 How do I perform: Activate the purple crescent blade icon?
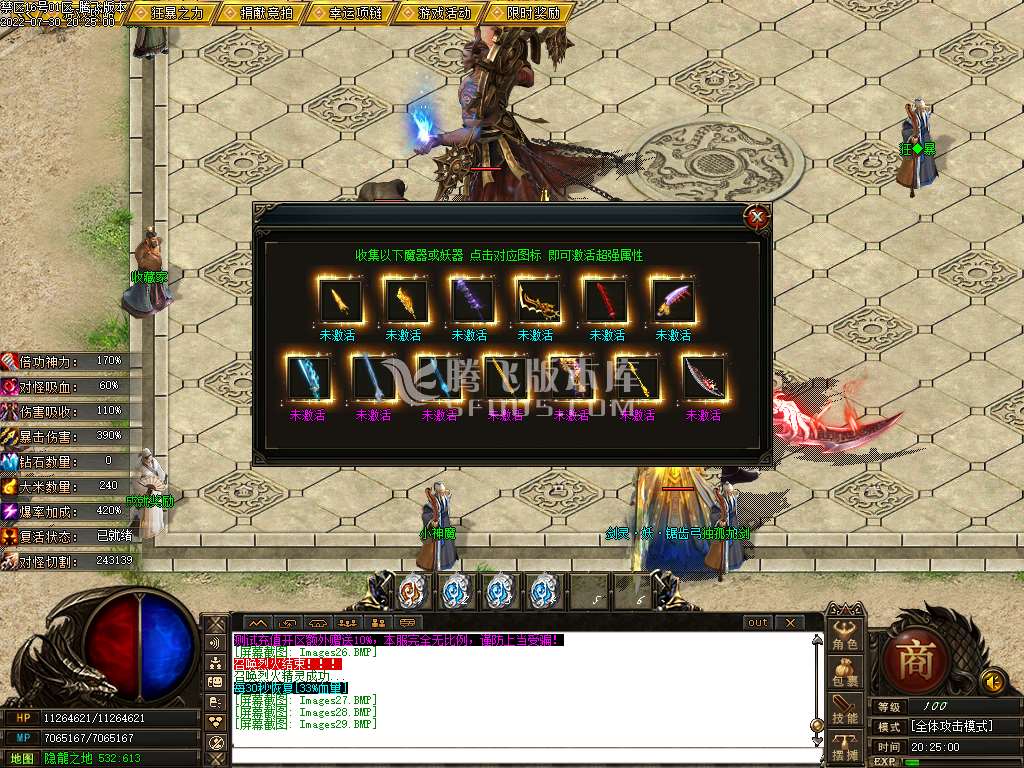(673, 299)
